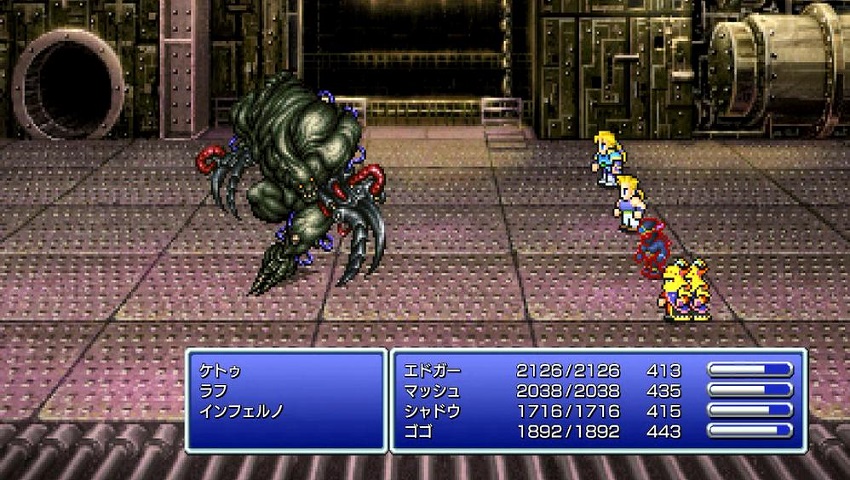Select enemy ケトゥ in the enemy list
The width and height of the screenshot is (850, 480).
pos(220,370)
